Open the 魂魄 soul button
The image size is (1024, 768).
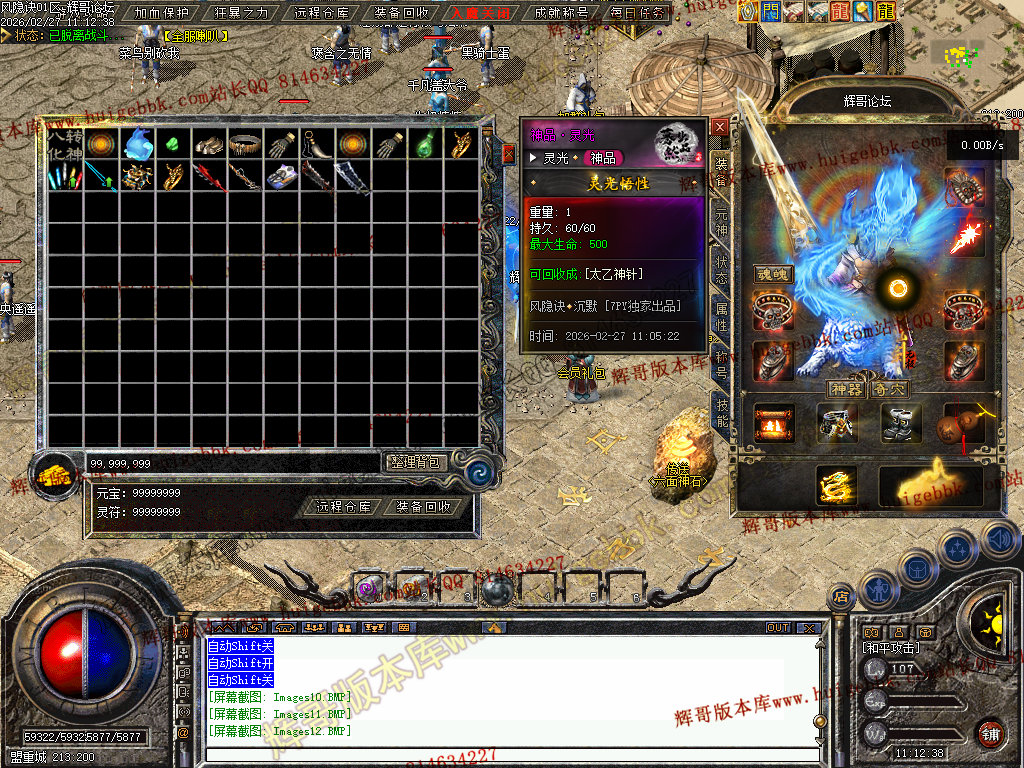pos(772,274)
